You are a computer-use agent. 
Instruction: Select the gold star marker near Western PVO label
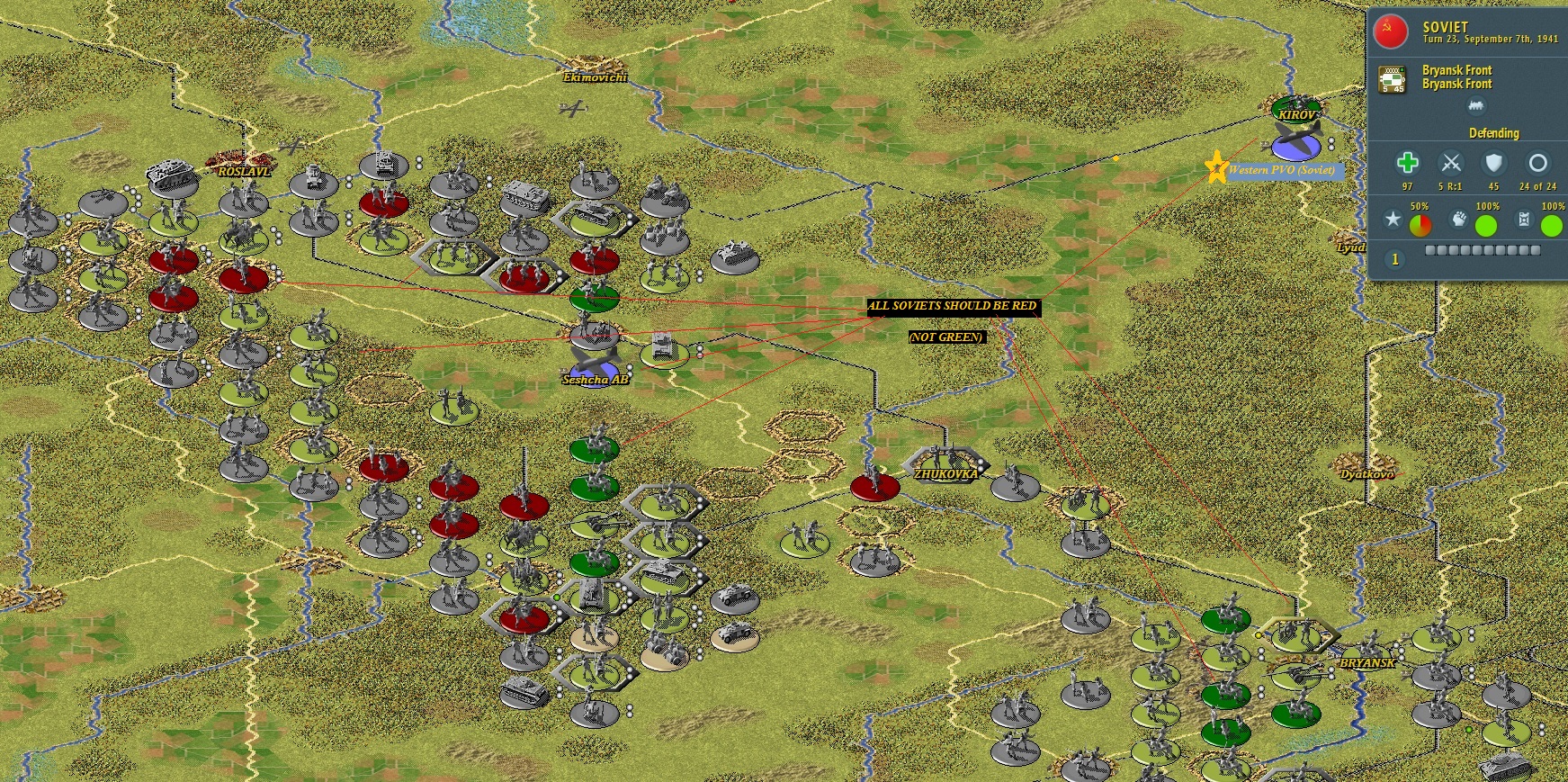tap(1215, 166)
